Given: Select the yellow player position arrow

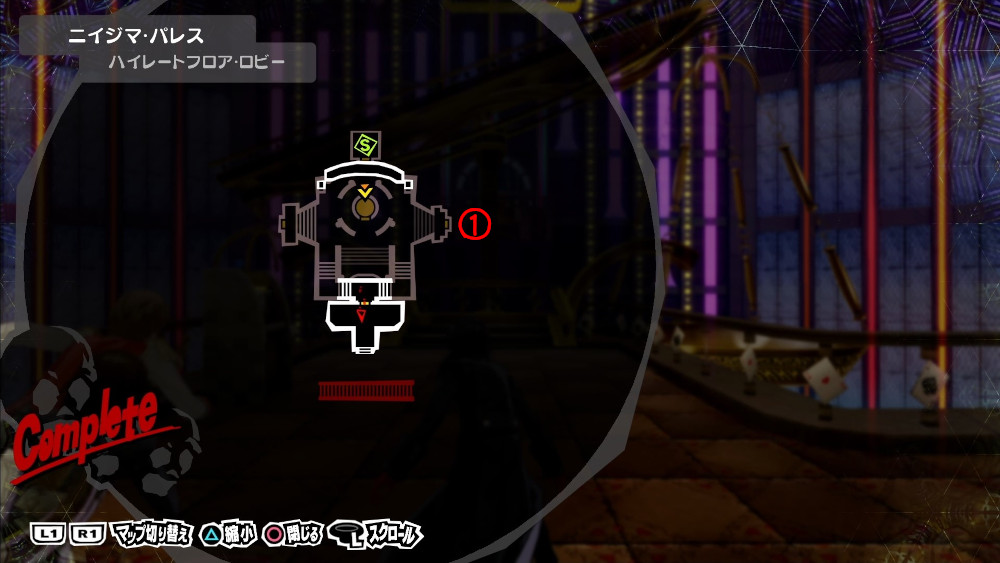Looking at the screenshot, I should click(x=365, y=190).
